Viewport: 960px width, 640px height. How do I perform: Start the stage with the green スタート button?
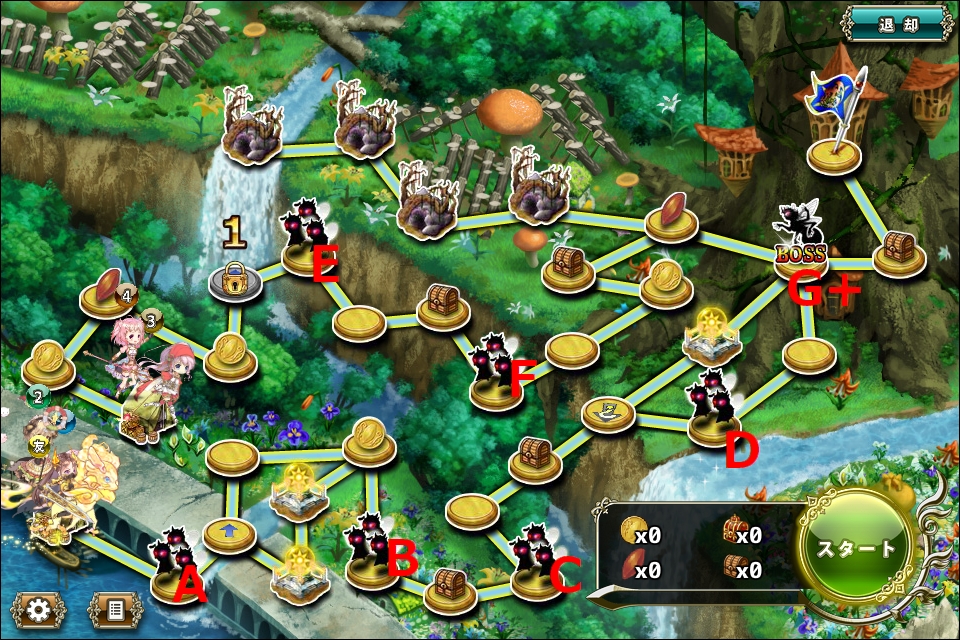[x=856, y=549]
